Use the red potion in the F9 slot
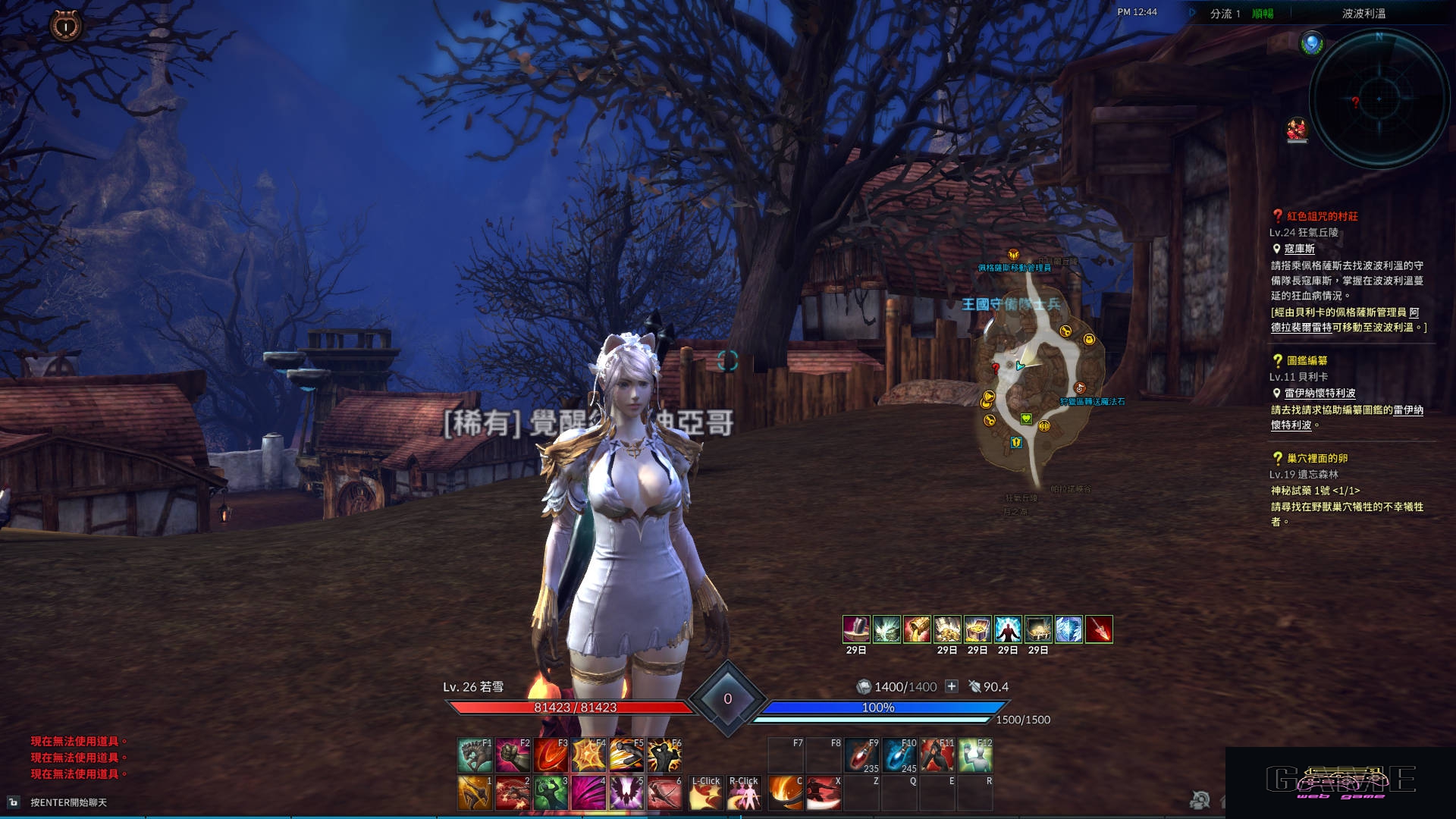 coord(861,755)
